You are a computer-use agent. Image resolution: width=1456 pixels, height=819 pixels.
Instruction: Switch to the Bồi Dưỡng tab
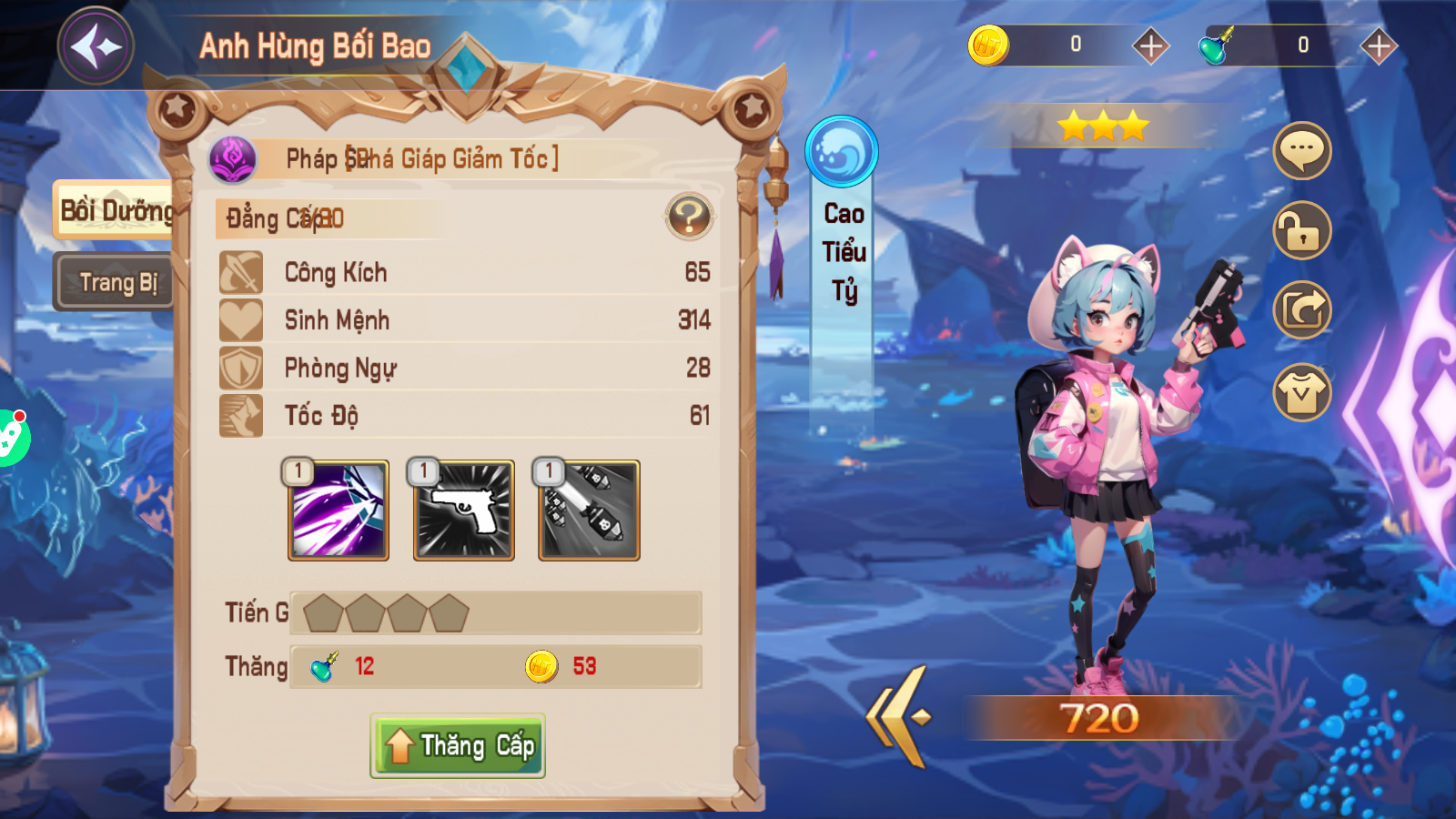click(x=115, y=211)
